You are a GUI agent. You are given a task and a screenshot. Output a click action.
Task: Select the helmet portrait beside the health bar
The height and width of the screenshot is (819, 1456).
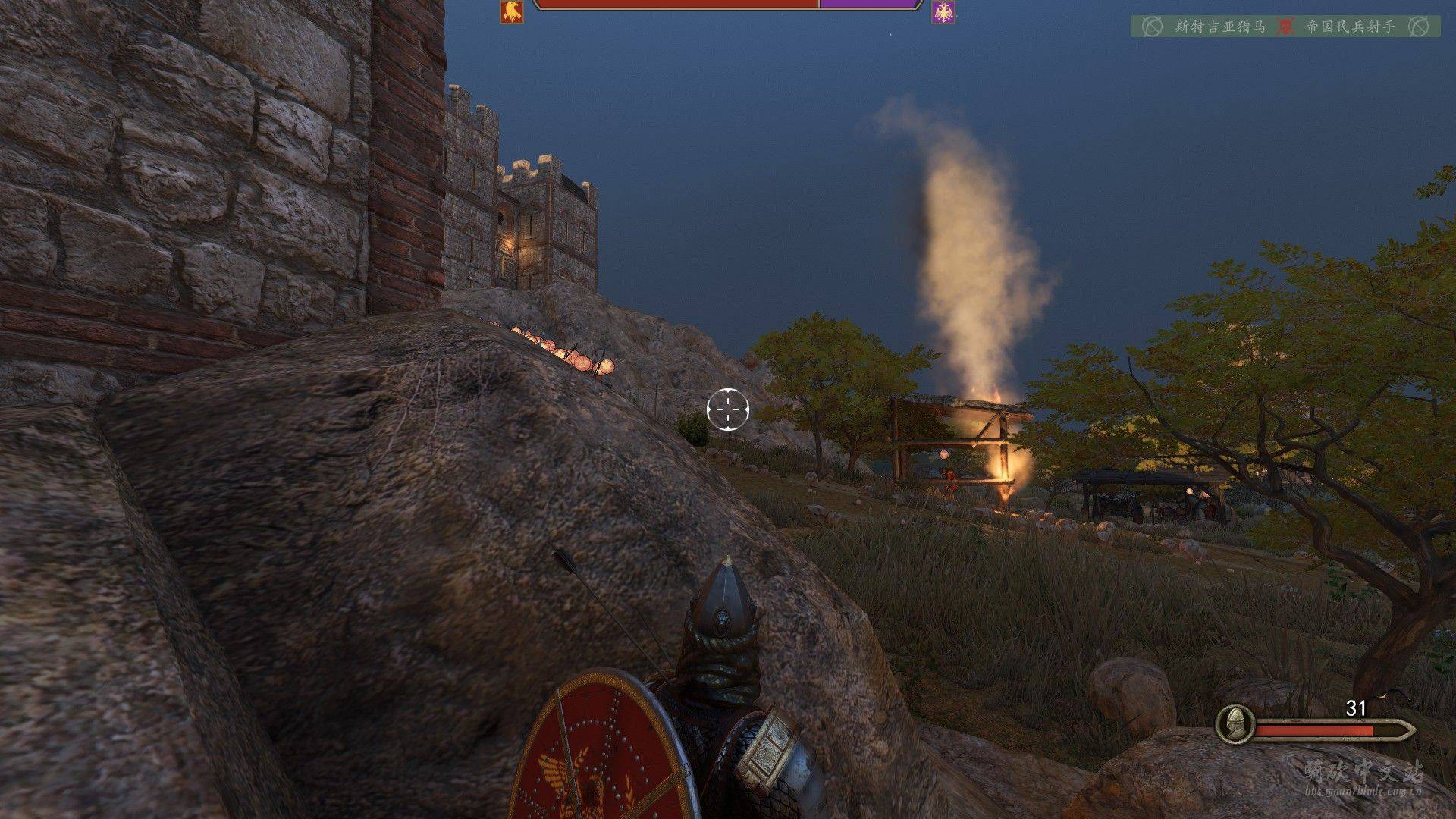(1235, 723)
